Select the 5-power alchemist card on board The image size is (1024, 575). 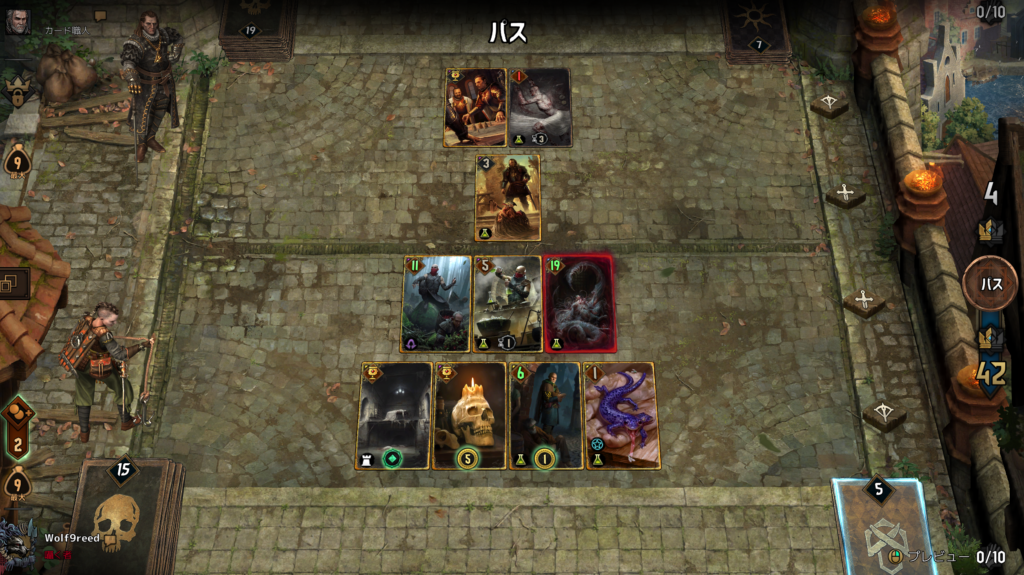tap(507, 303)
